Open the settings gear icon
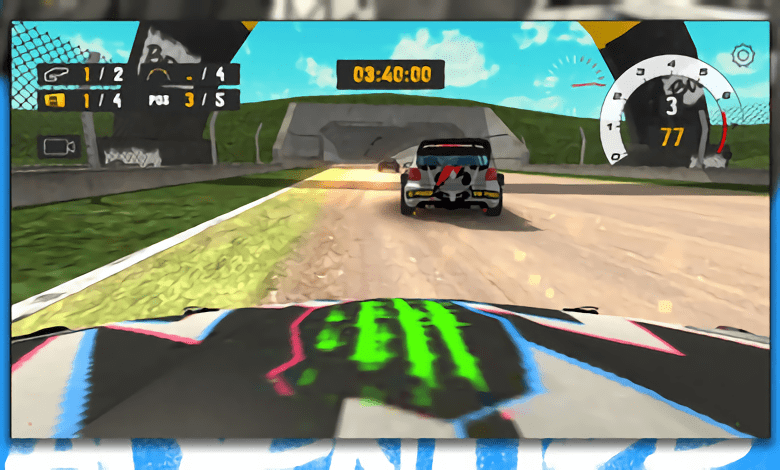This screenshot has width=780, height=470. pos(742,56)
